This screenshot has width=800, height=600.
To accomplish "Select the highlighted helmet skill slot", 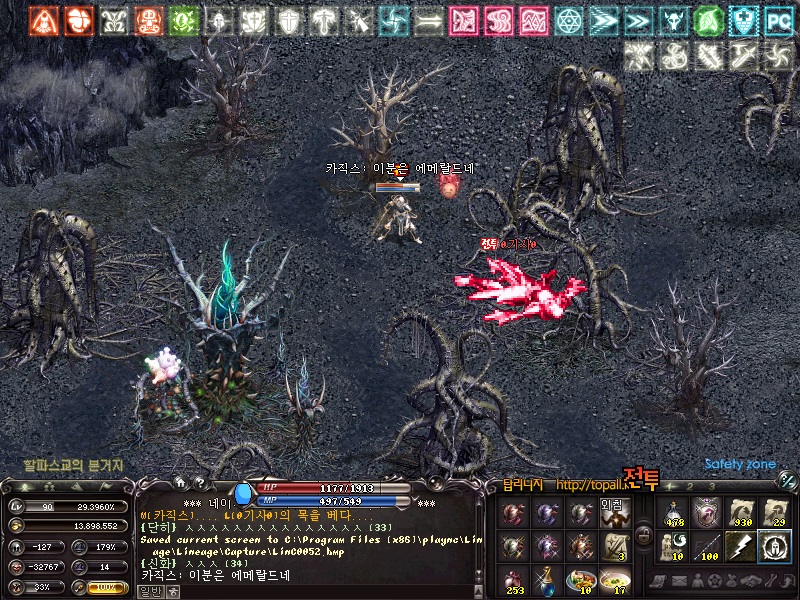I will tap(773, 546).
